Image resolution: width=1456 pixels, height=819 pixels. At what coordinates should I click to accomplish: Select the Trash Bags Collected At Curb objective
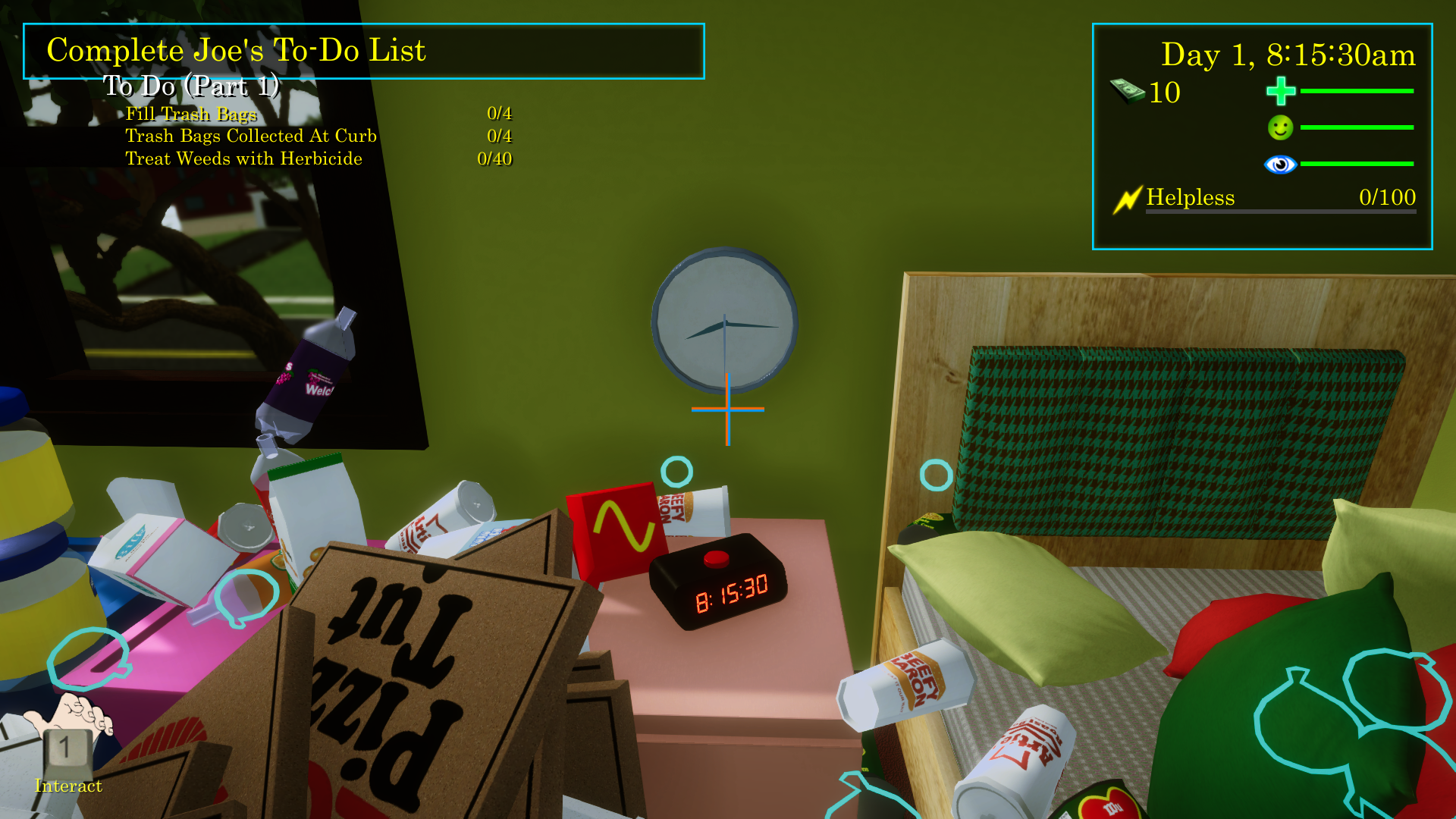pos(251,136)
